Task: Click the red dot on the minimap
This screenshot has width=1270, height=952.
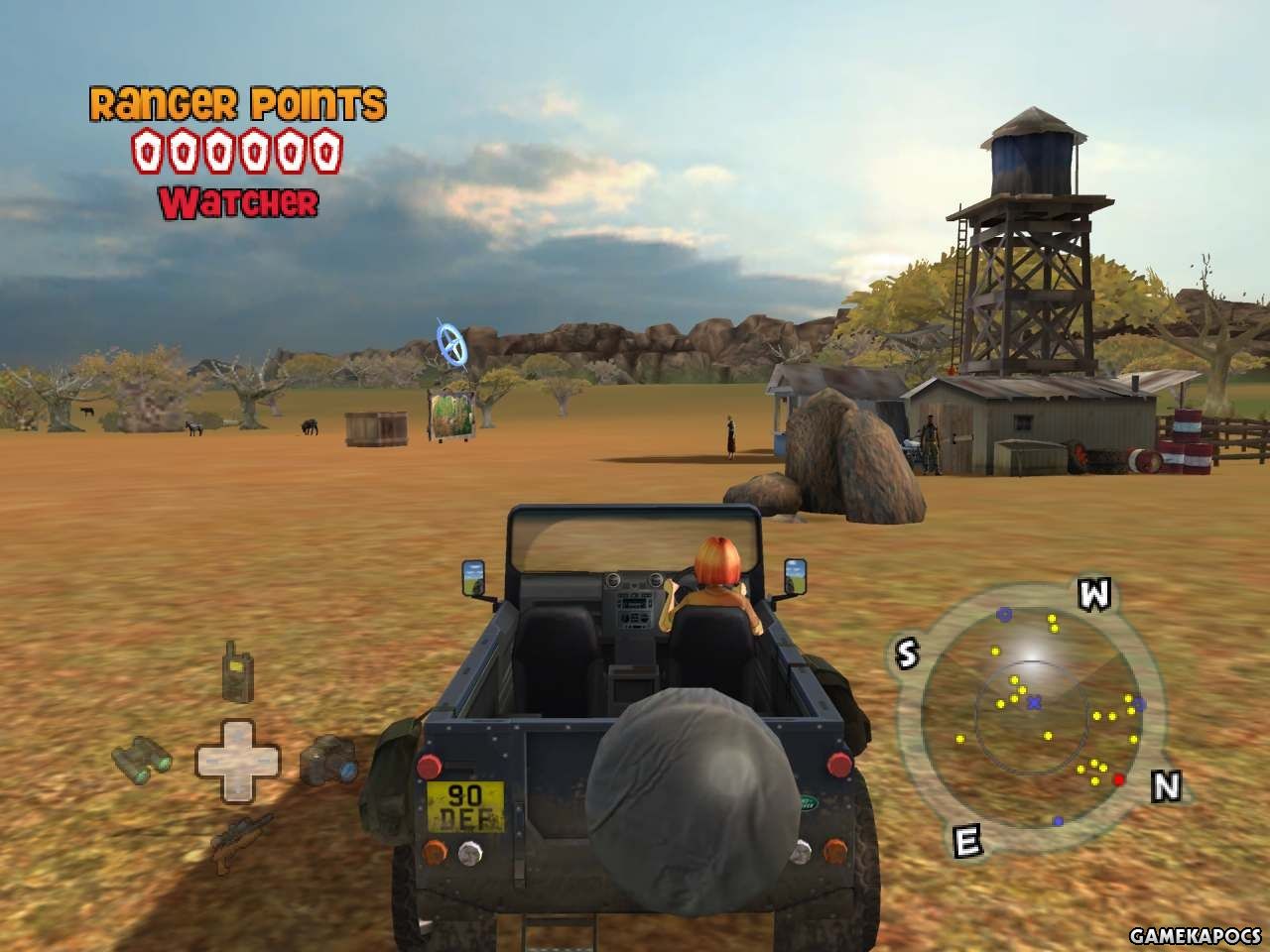Action: coord(1119,779)
